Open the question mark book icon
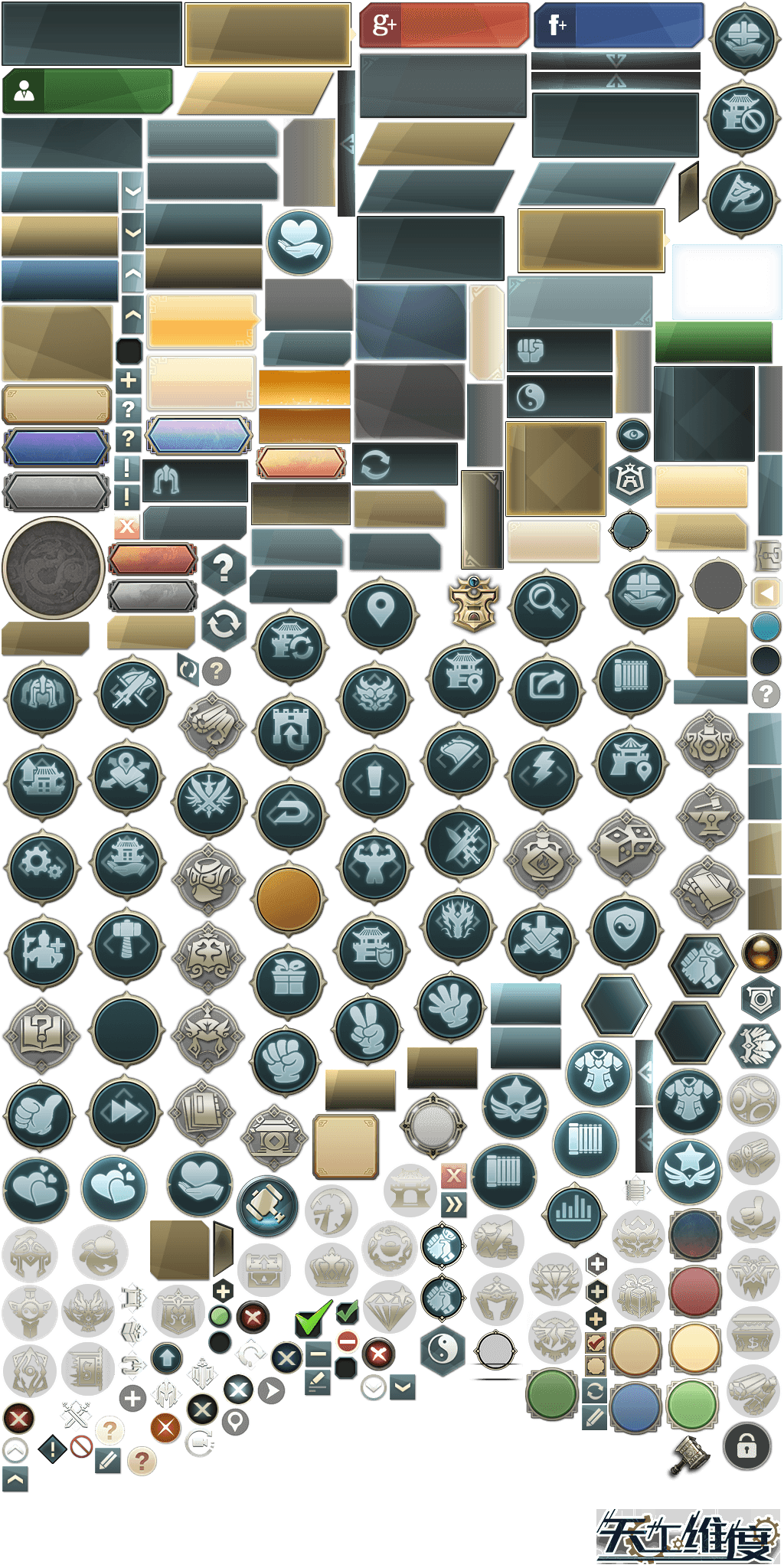 [x=41, y=1035]
